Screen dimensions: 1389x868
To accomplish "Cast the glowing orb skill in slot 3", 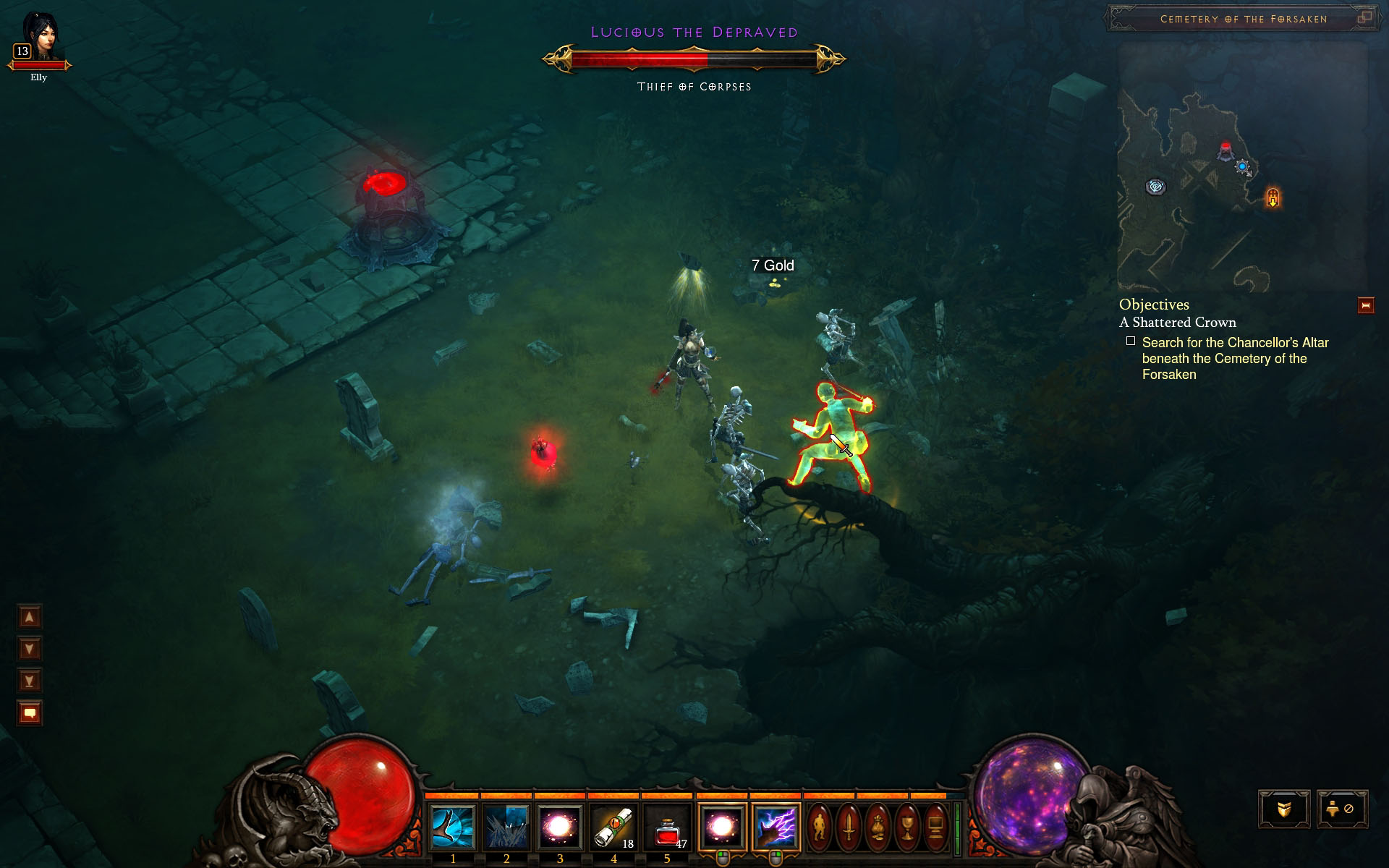I will [x=559, y=827].
